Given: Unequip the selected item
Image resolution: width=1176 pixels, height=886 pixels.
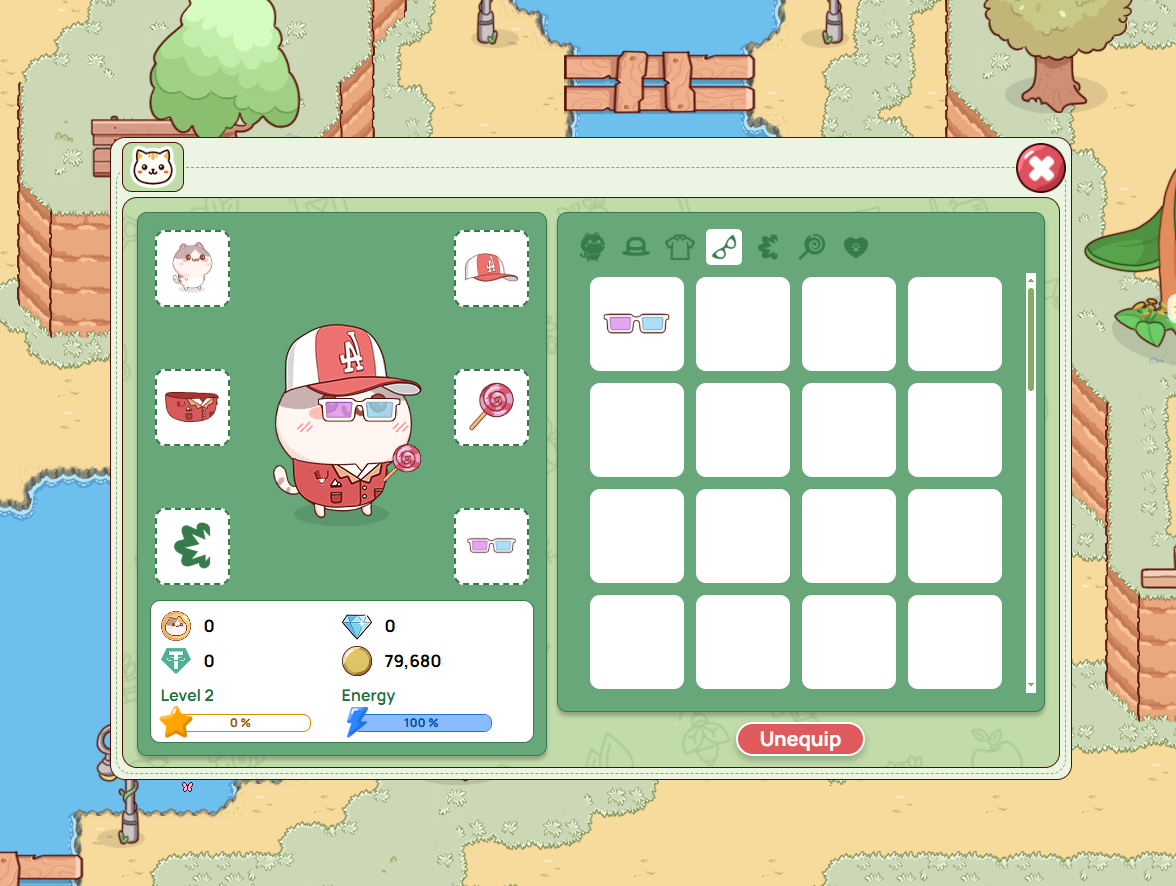Looking at the screenshot, I should pos(800,740).
